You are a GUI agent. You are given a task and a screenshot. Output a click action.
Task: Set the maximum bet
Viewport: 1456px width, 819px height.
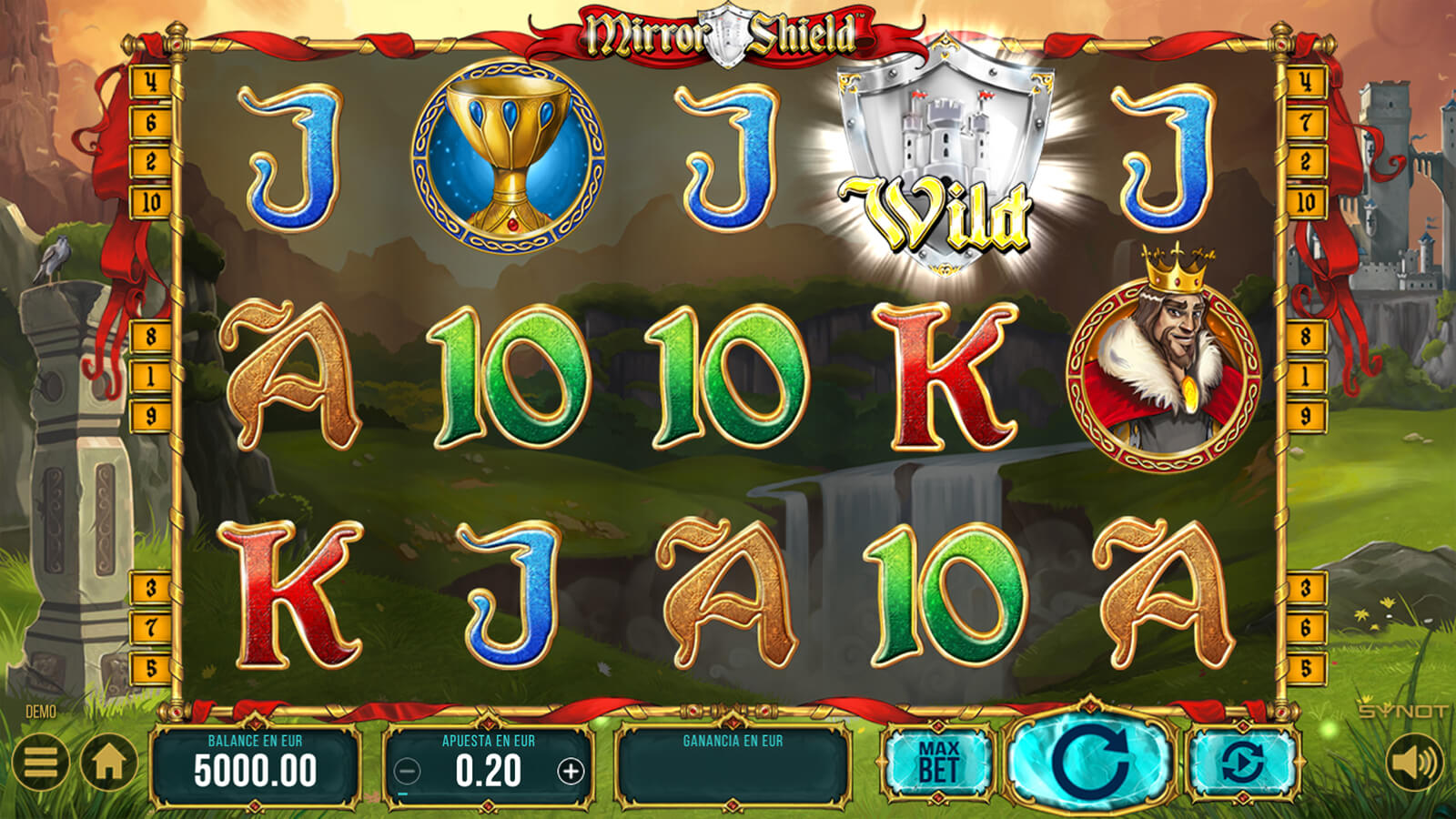pos(937,763)
